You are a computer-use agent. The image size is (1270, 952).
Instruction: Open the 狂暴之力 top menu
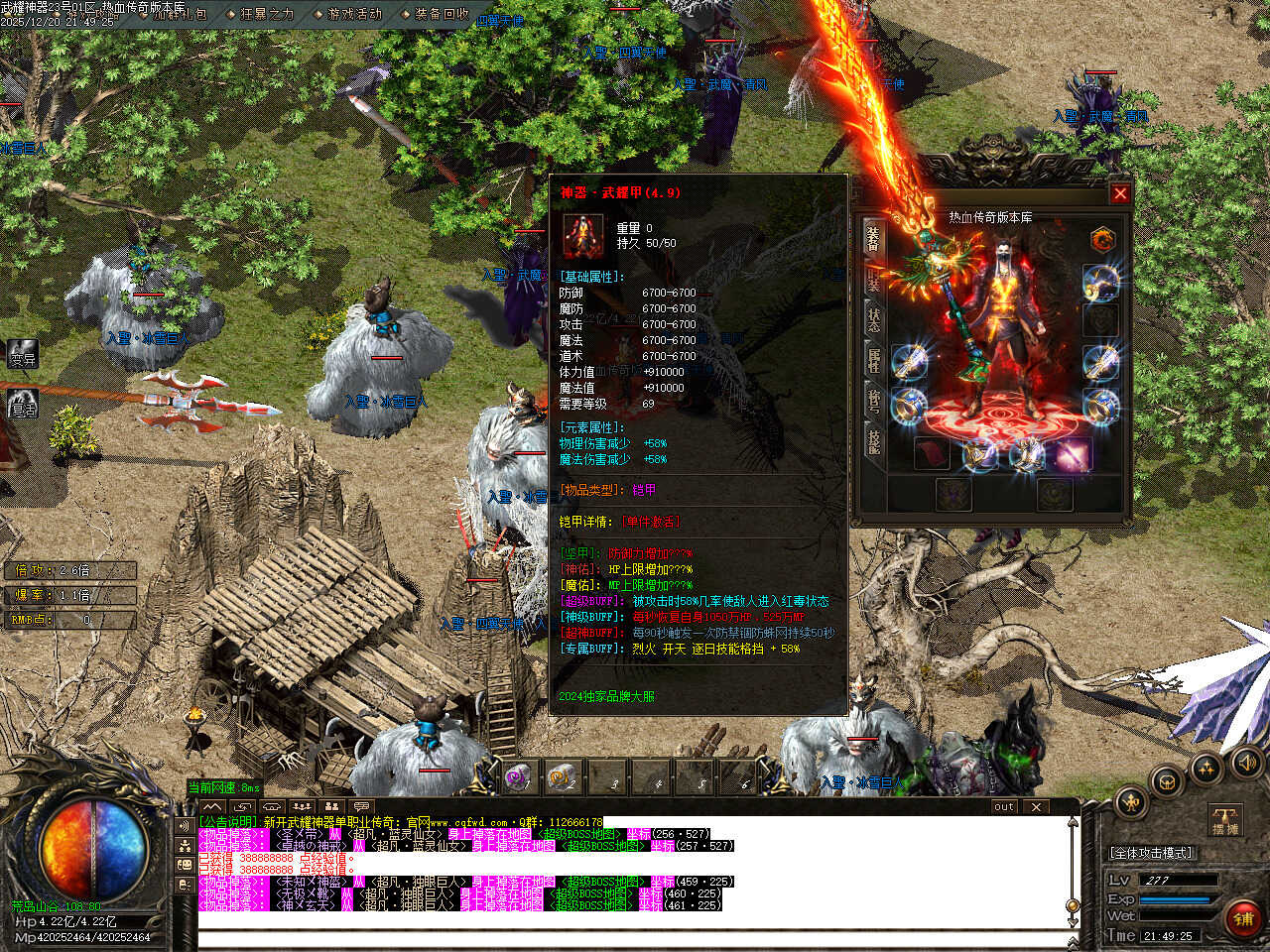tap(266, 14)
